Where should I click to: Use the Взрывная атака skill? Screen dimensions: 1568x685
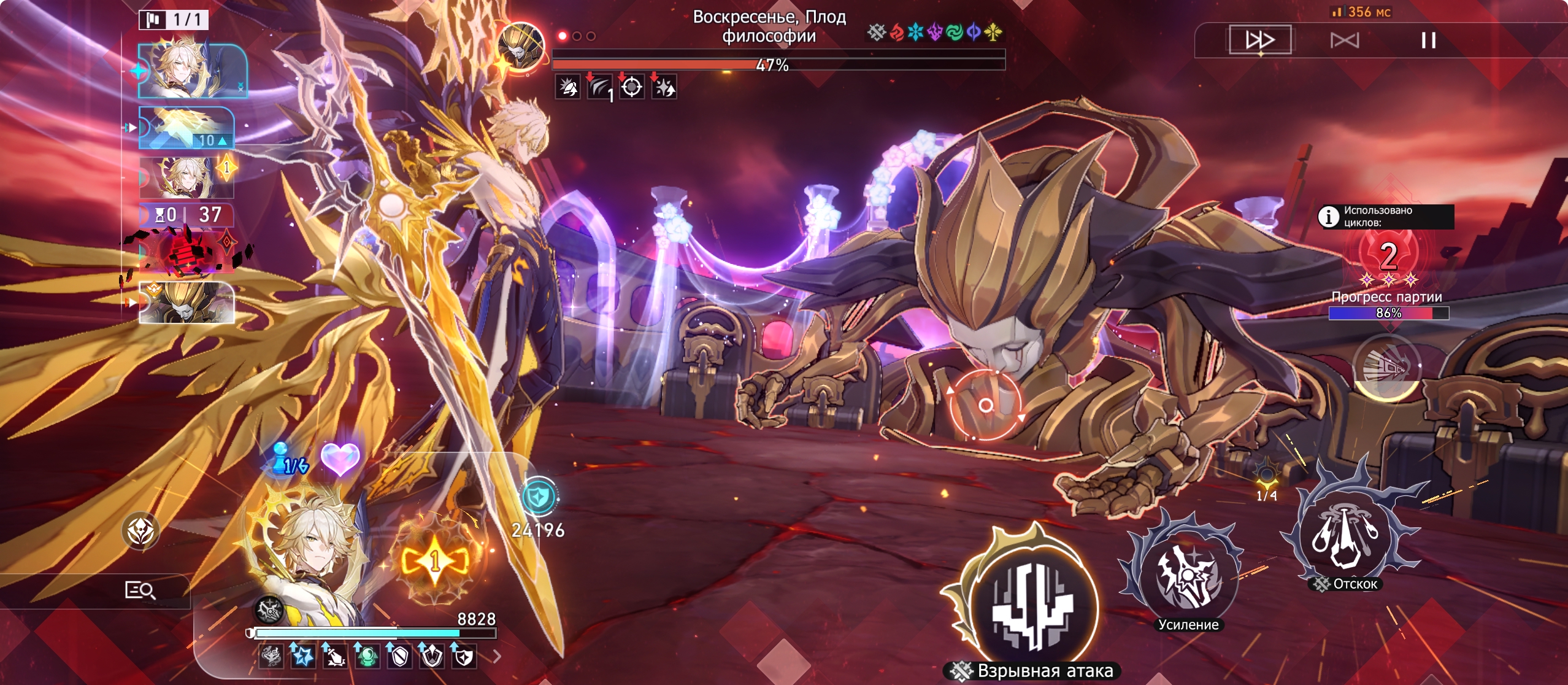click(x=1033, y=605)
